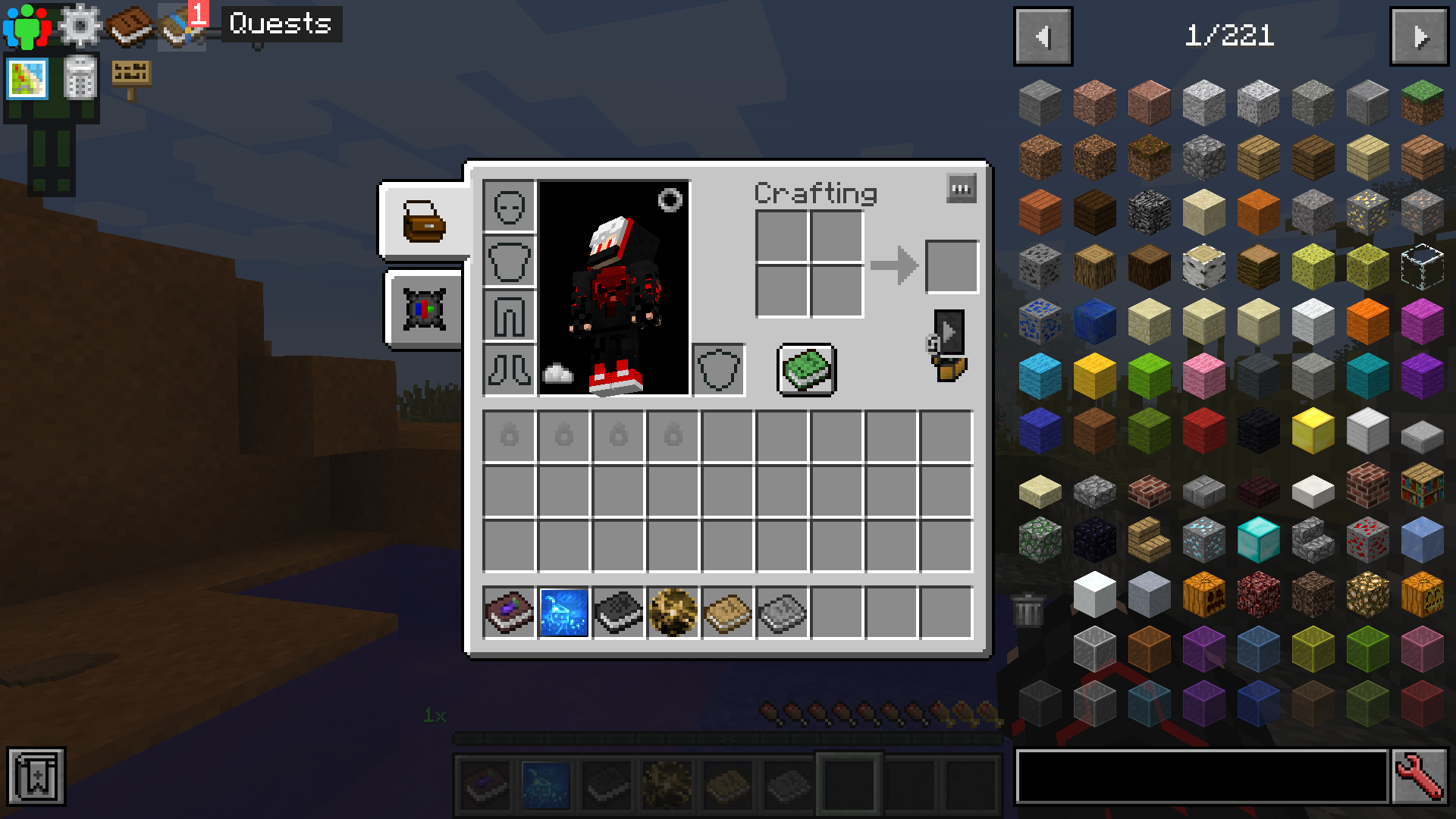This screenshot has width=1456, height=819.
Task: Select the pink wool block in JEI
Action: [x=1203, y=375]
